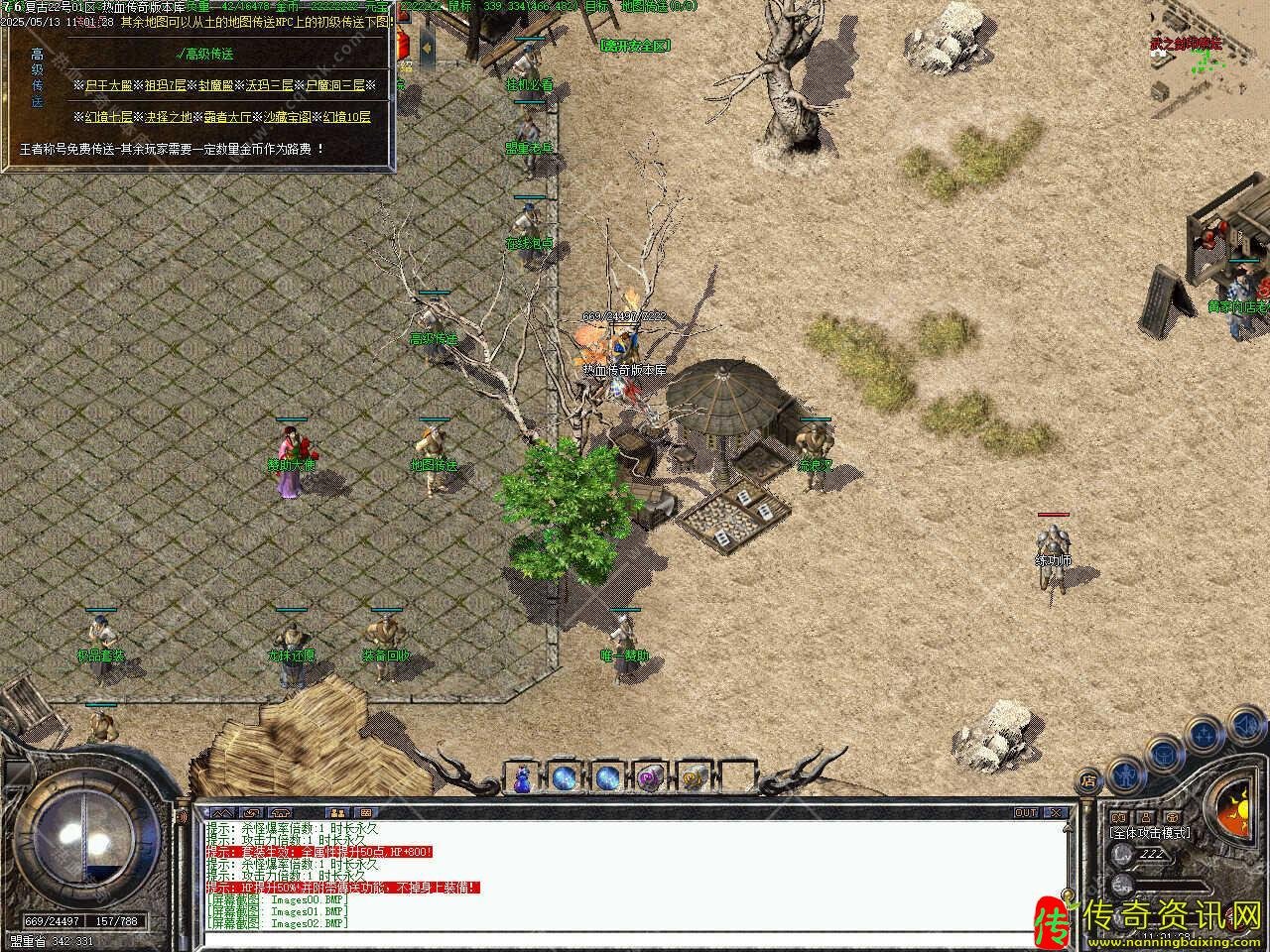Open the 沙藏宝阁 teleport
The image size is (1270, 952).
tap(288, 117)
